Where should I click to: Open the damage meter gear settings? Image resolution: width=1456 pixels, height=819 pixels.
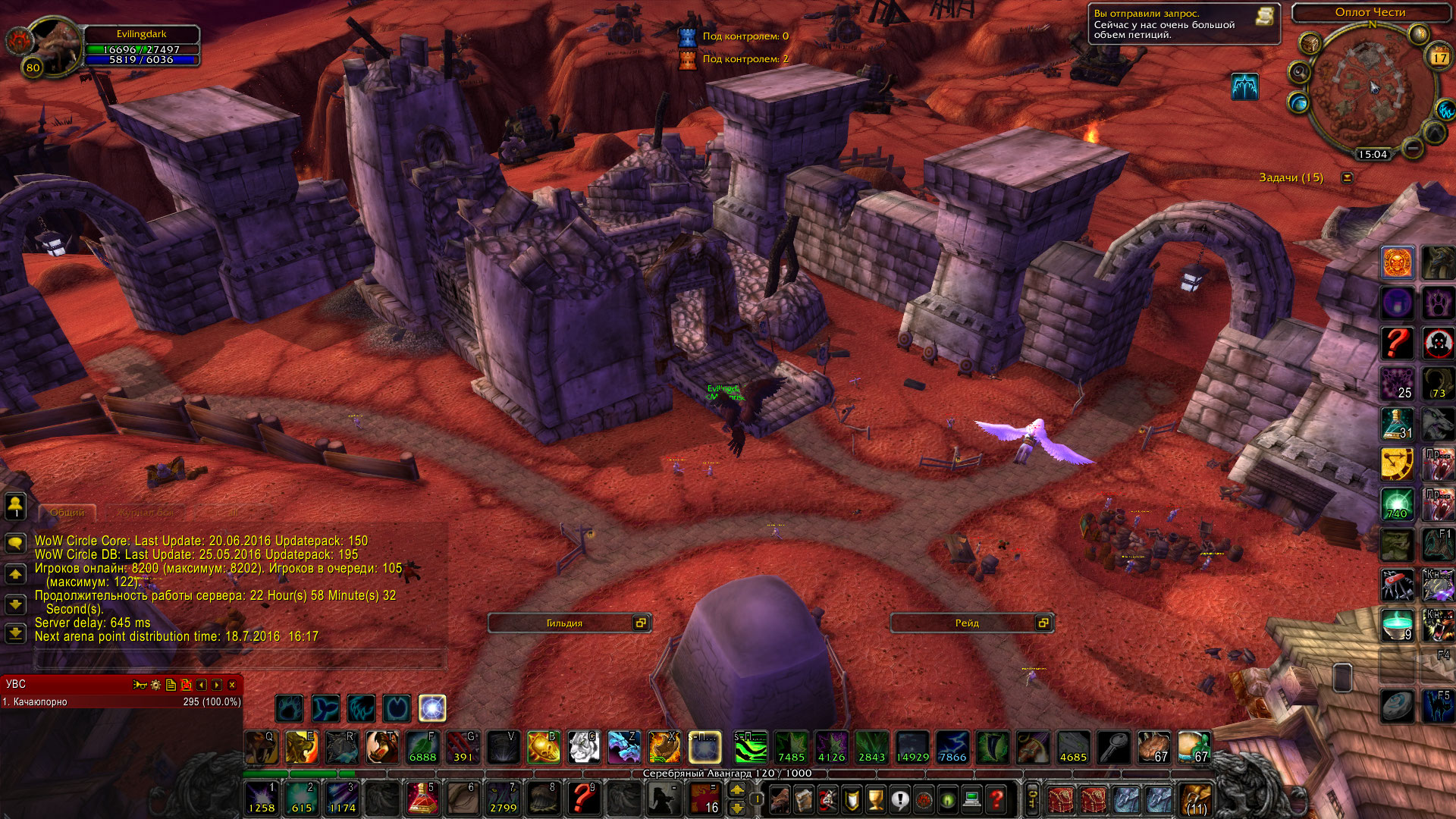pos(155,685)
